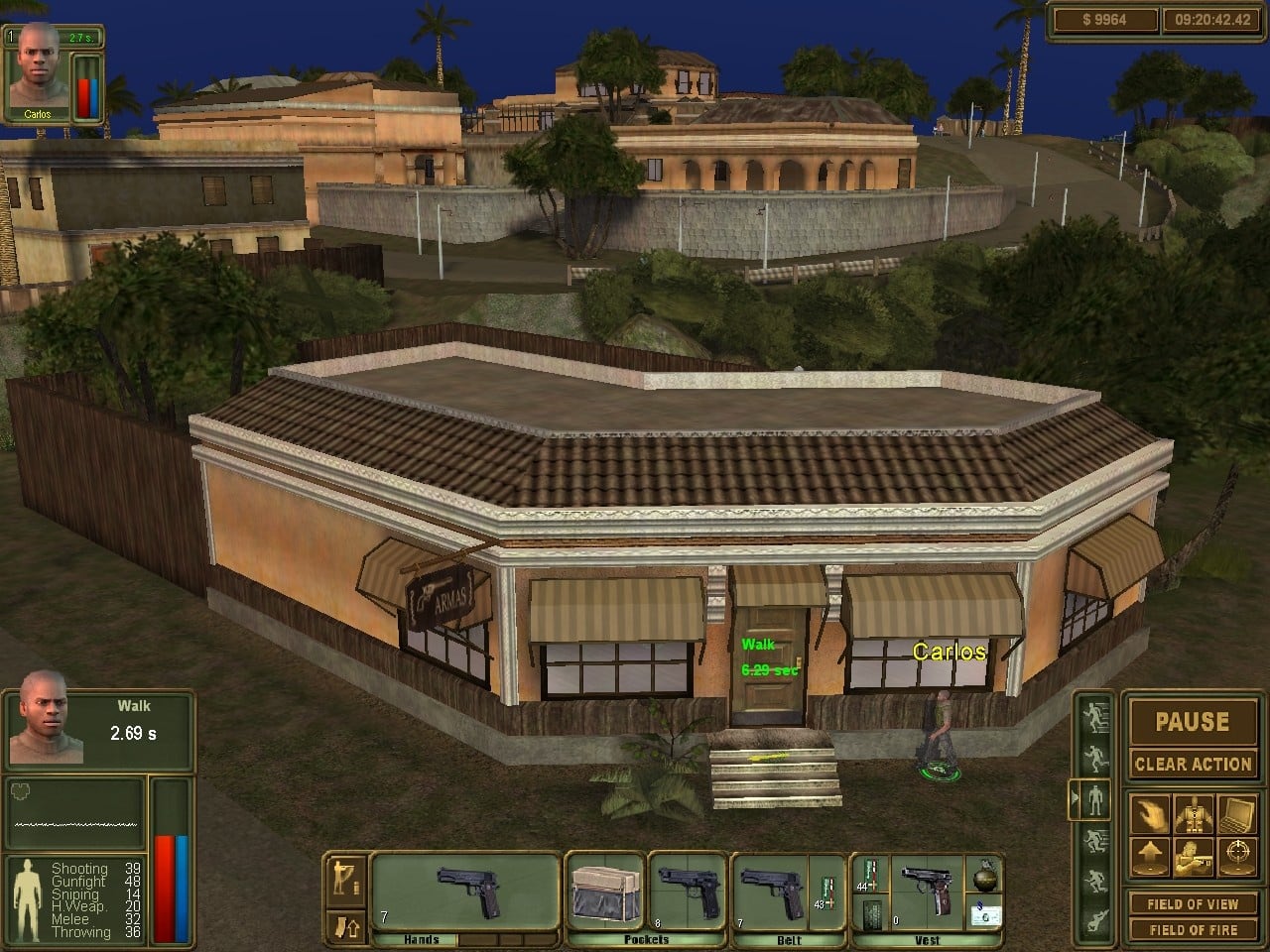Select the canvas bag in Pockets
Screen dimensions: 1270x952
pos(604,892)
